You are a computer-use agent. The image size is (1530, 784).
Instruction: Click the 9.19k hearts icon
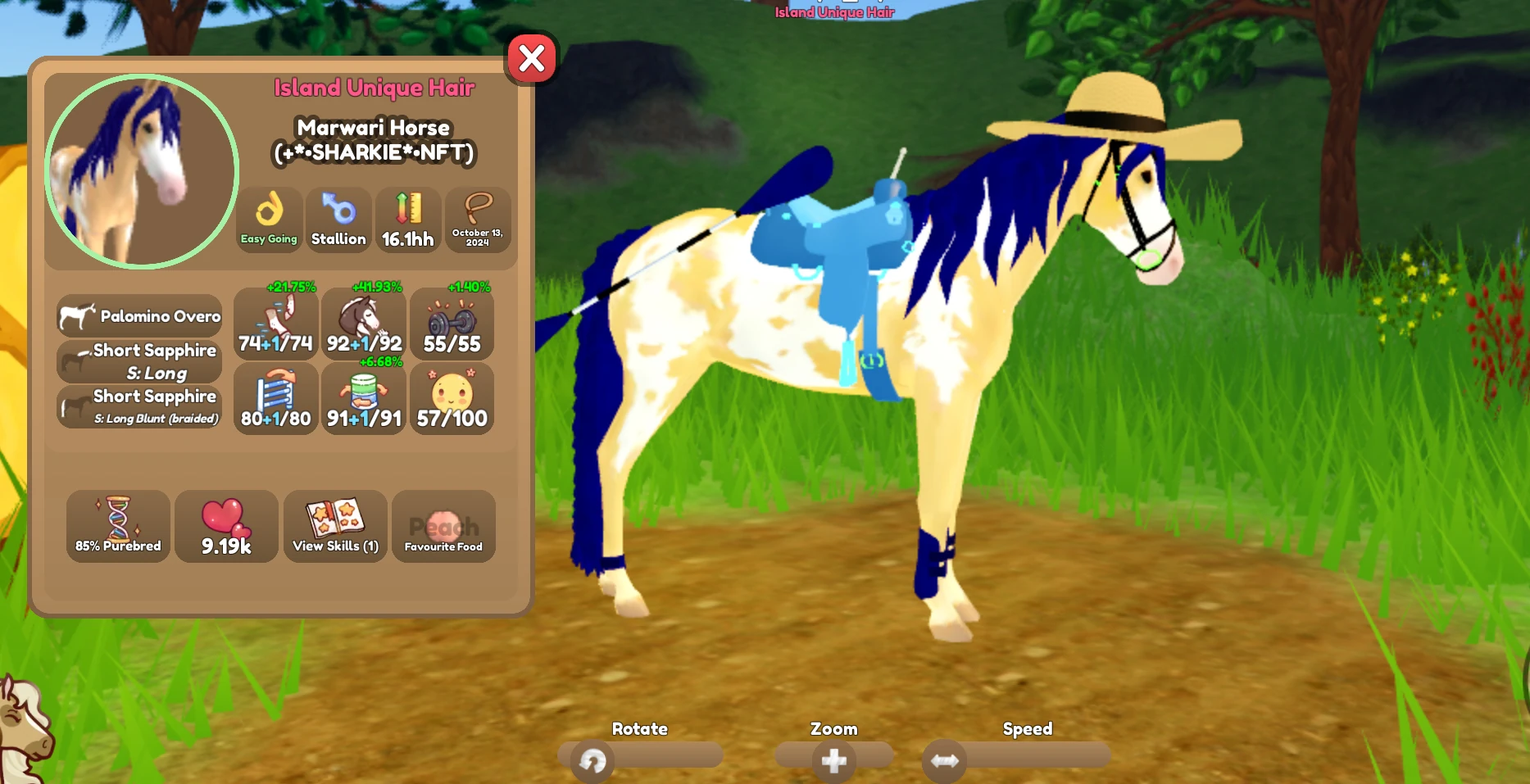[226, 526]
